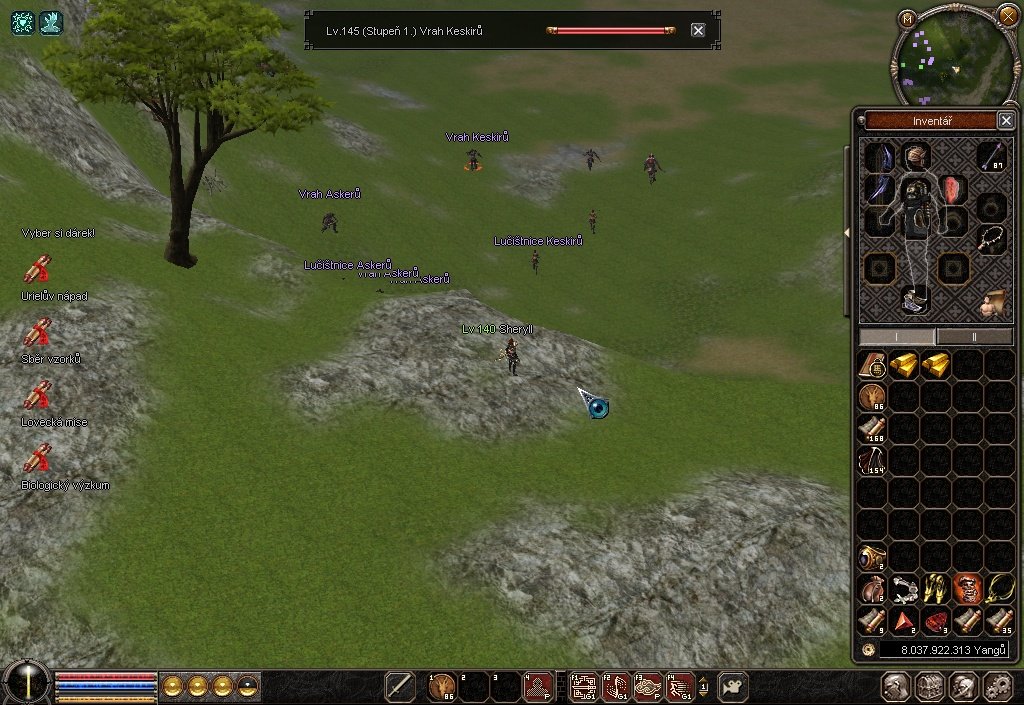The width and height of the screenshot is (1024, 705).
Task: Open the treasure chest inventory button
Action: tap(930, 686)
